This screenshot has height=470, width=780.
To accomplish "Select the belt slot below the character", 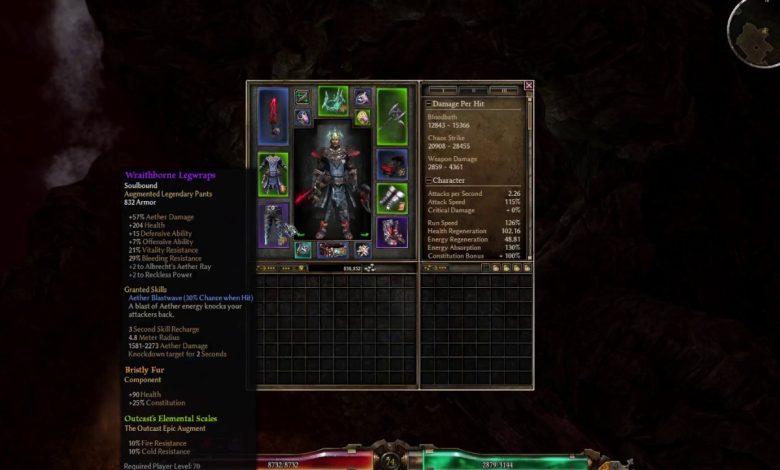I will (x=333, y=250).
